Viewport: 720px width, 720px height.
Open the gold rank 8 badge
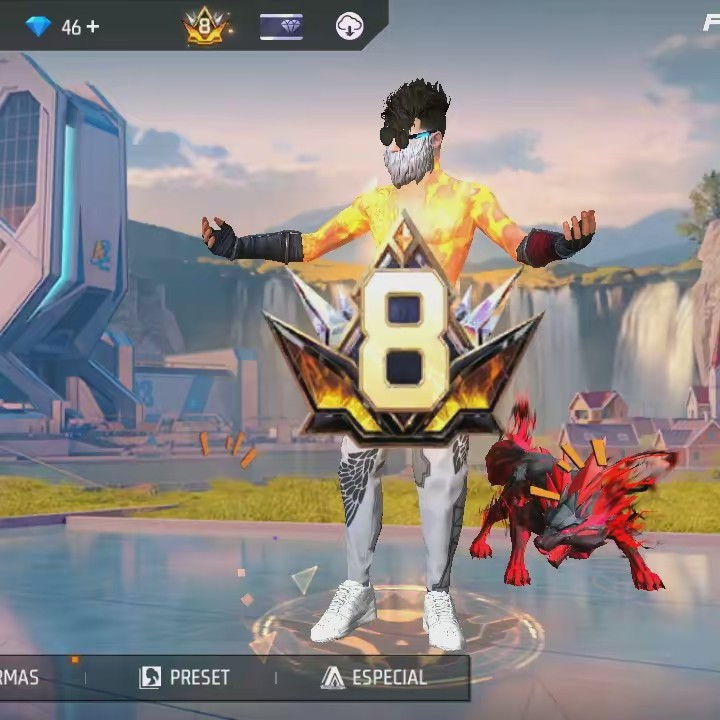pos(206,27)
